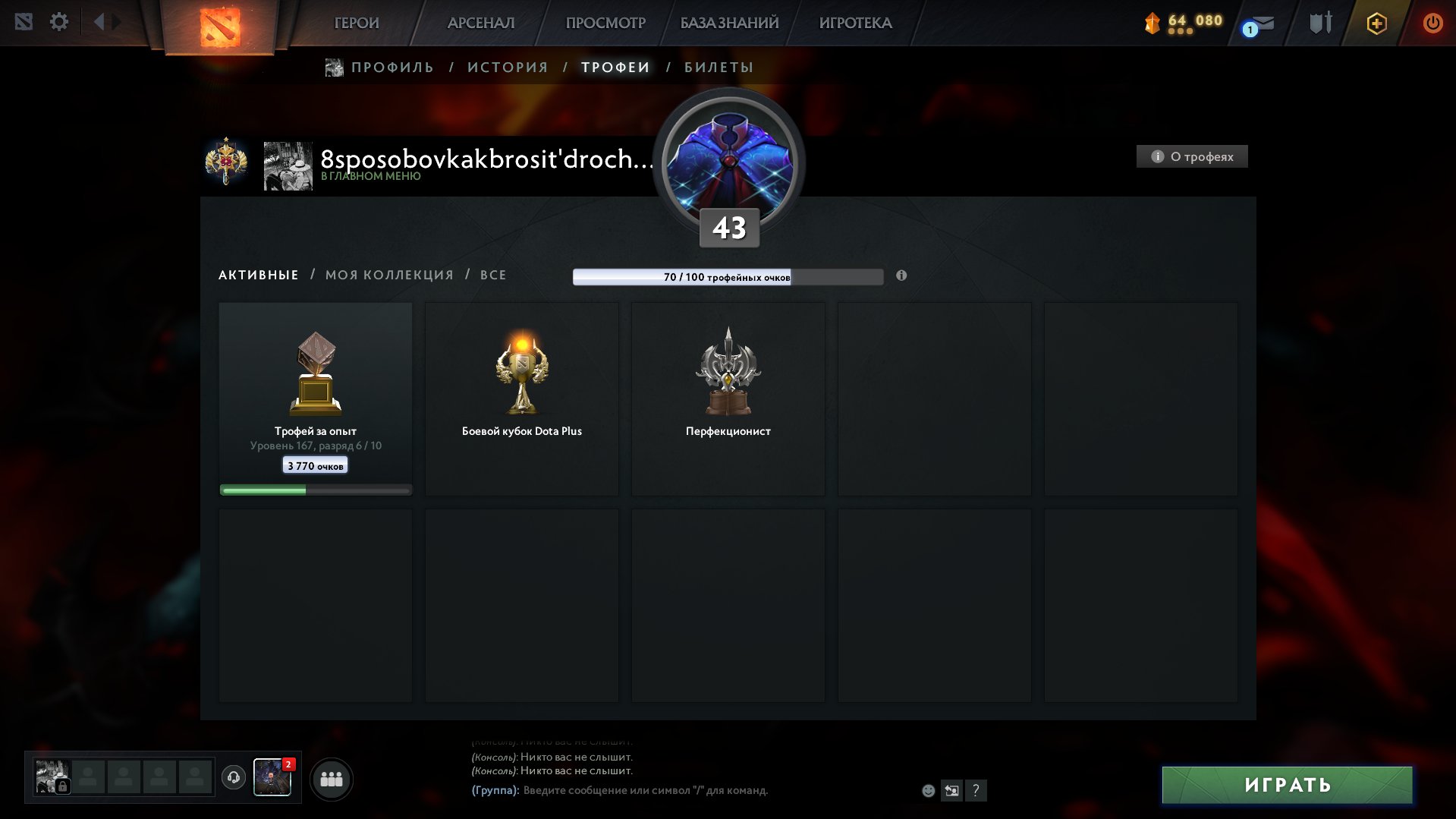Toggle the chat channel switcher icon
1456x819 pixels.
point(952,791)
